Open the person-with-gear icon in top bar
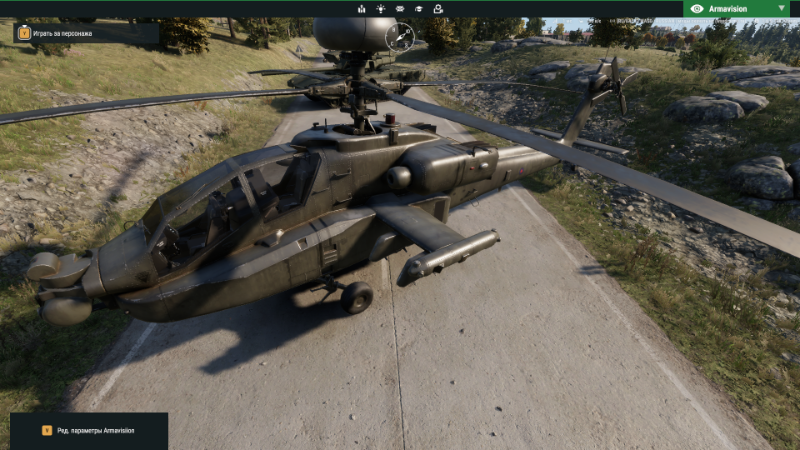The image size is (800, 450). (438, 8)
